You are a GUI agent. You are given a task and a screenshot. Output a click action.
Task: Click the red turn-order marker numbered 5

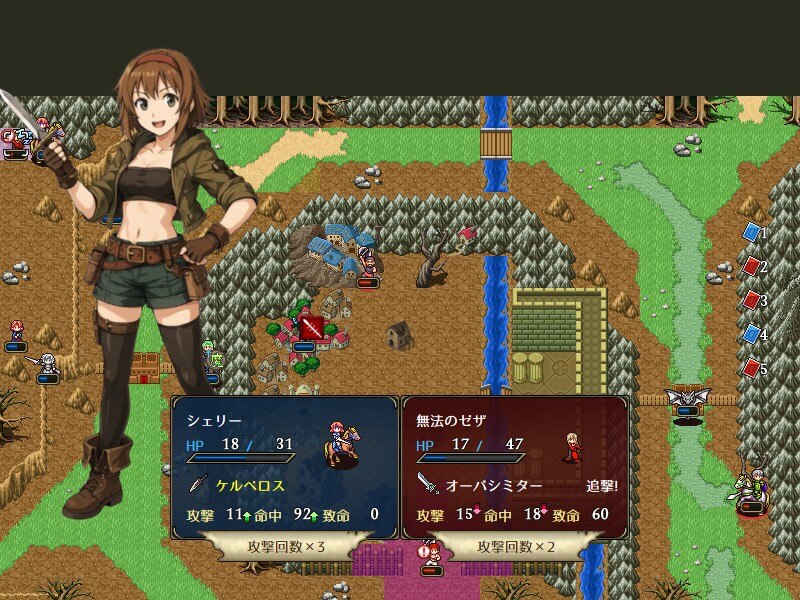pyautogui.click(x=752, y=368)
